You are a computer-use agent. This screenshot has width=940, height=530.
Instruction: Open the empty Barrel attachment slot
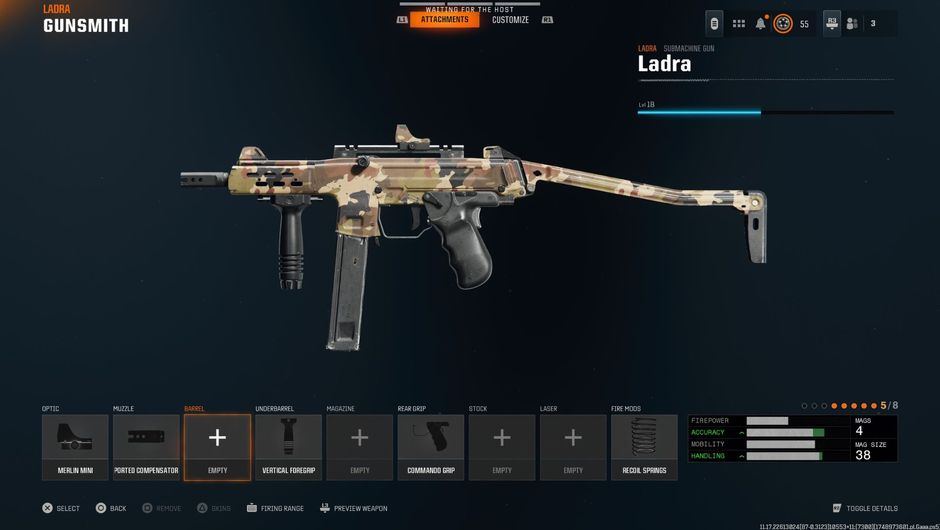pyautogui.click(x=217, y=447)
